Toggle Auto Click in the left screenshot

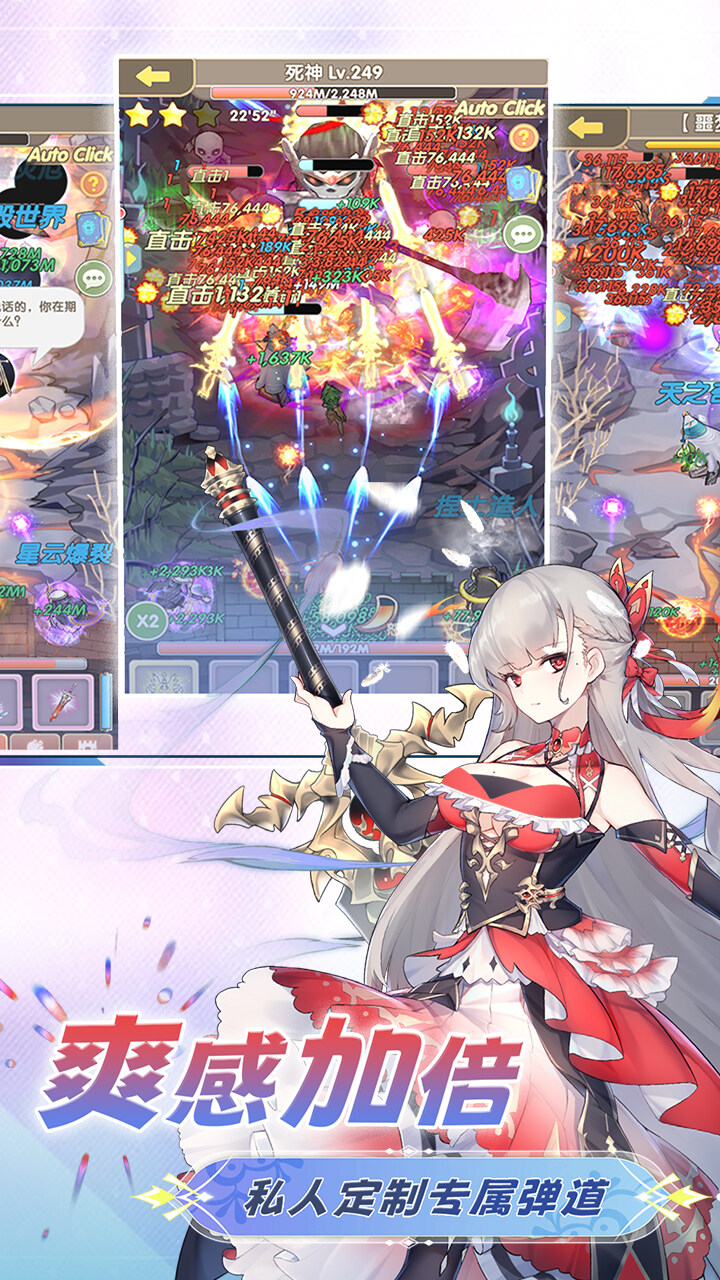[70, 154]
